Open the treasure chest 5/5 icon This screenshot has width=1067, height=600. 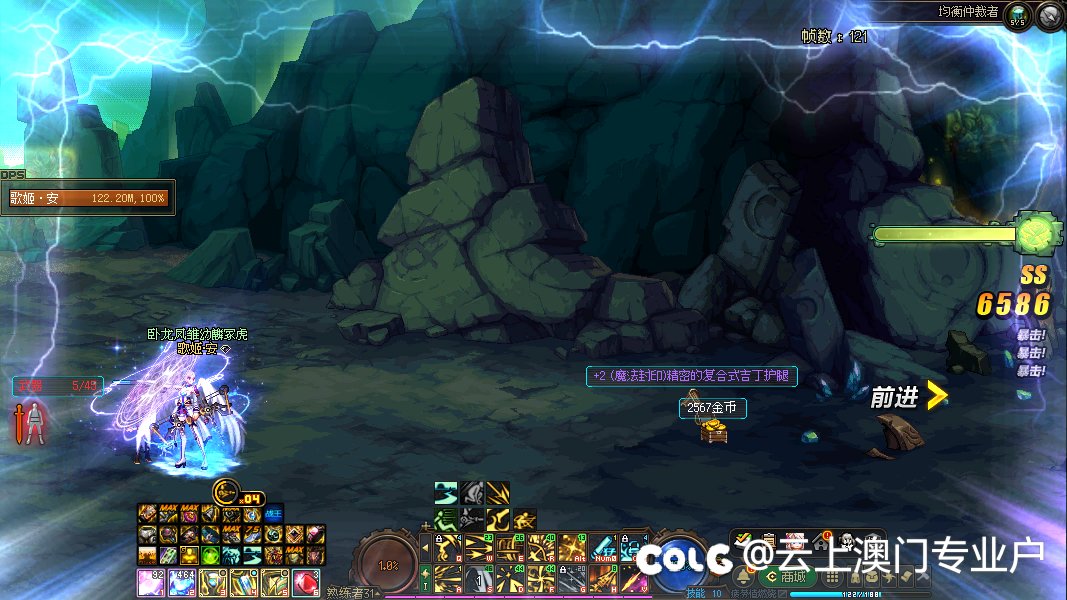pos(1019,16)
